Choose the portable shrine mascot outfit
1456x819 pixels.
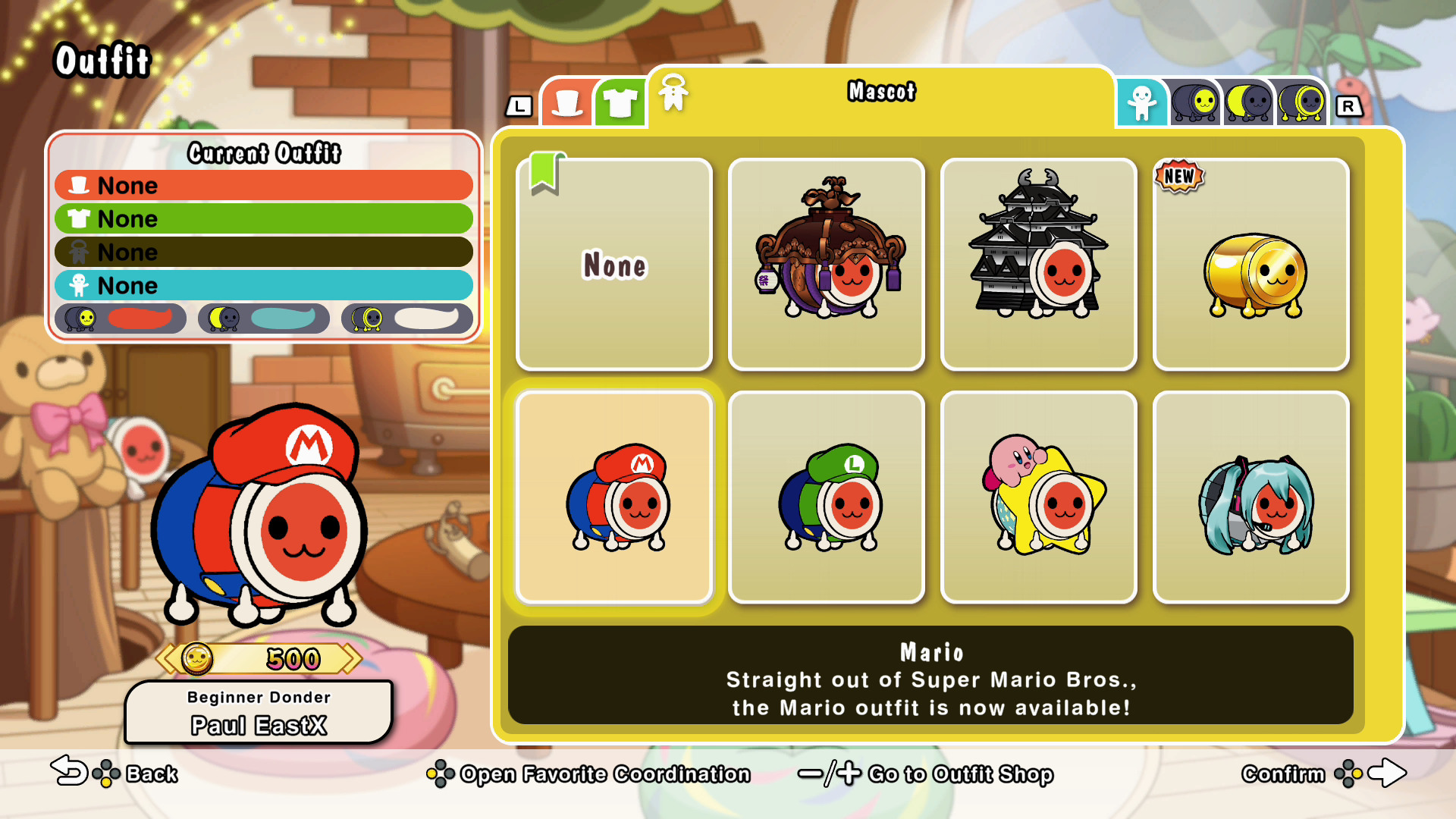[826, 264]
